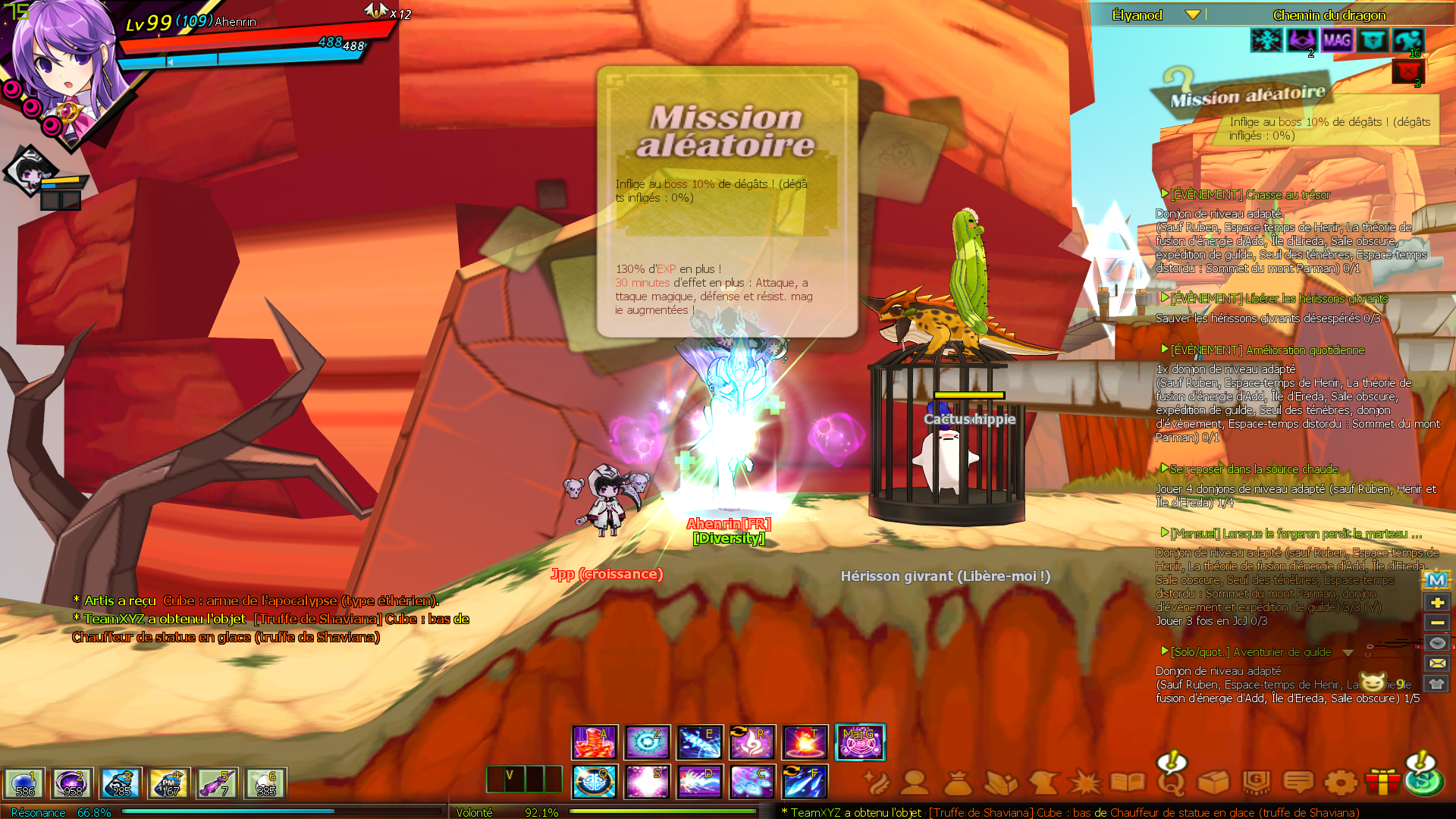
Task: Select the Chasse au trésor event quest
Action: pyautogui.click(x=1250, y=195)
